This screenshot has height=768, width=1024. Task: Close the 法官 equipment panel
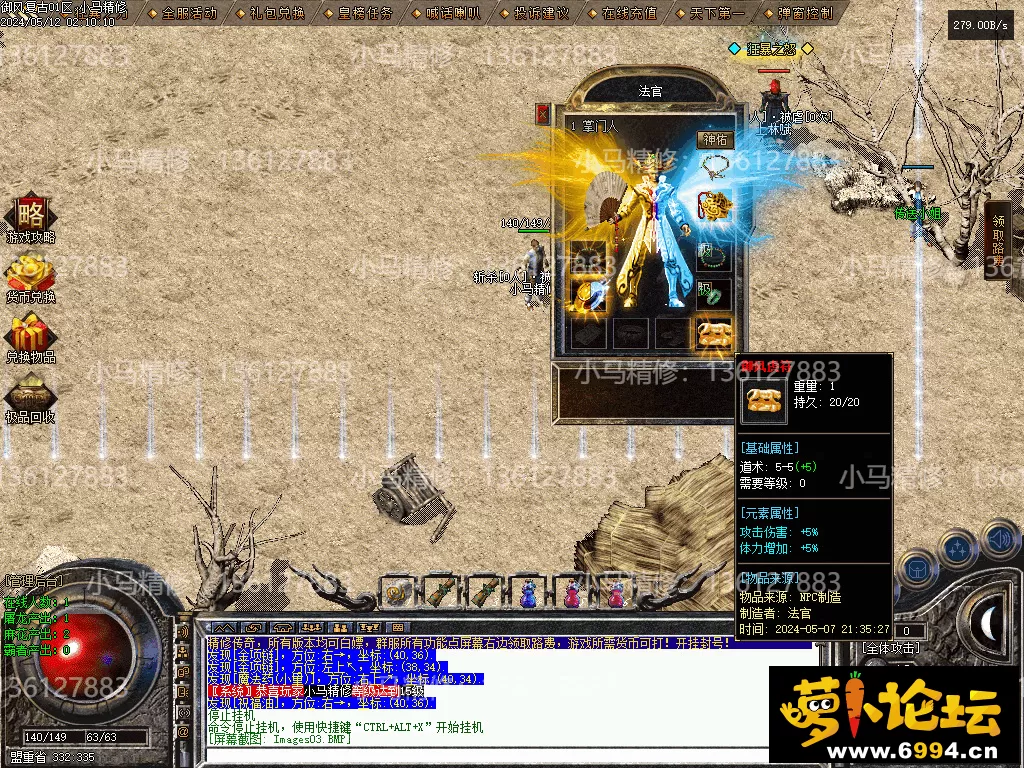[x=543, y=114]
